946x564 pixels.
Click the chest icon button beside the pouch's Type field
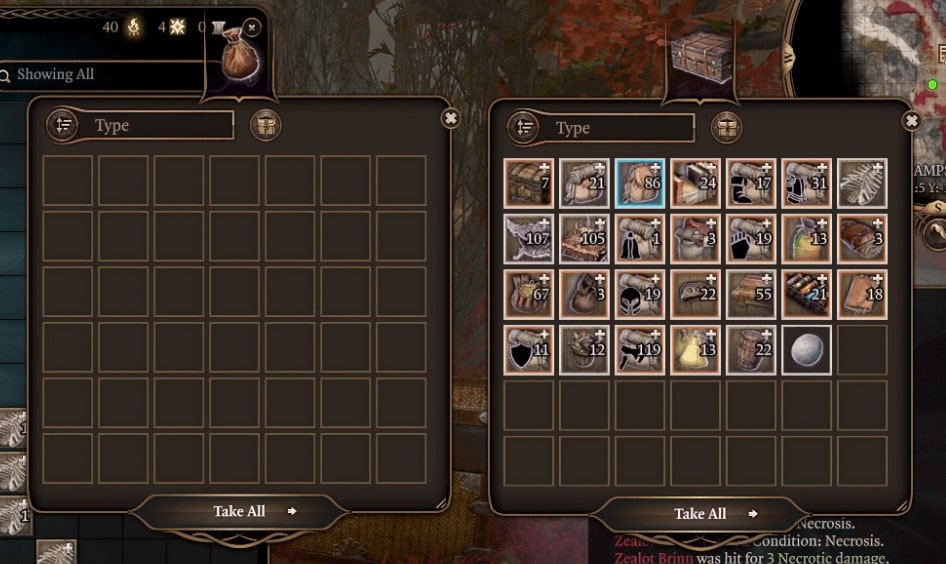click(265, 125)
